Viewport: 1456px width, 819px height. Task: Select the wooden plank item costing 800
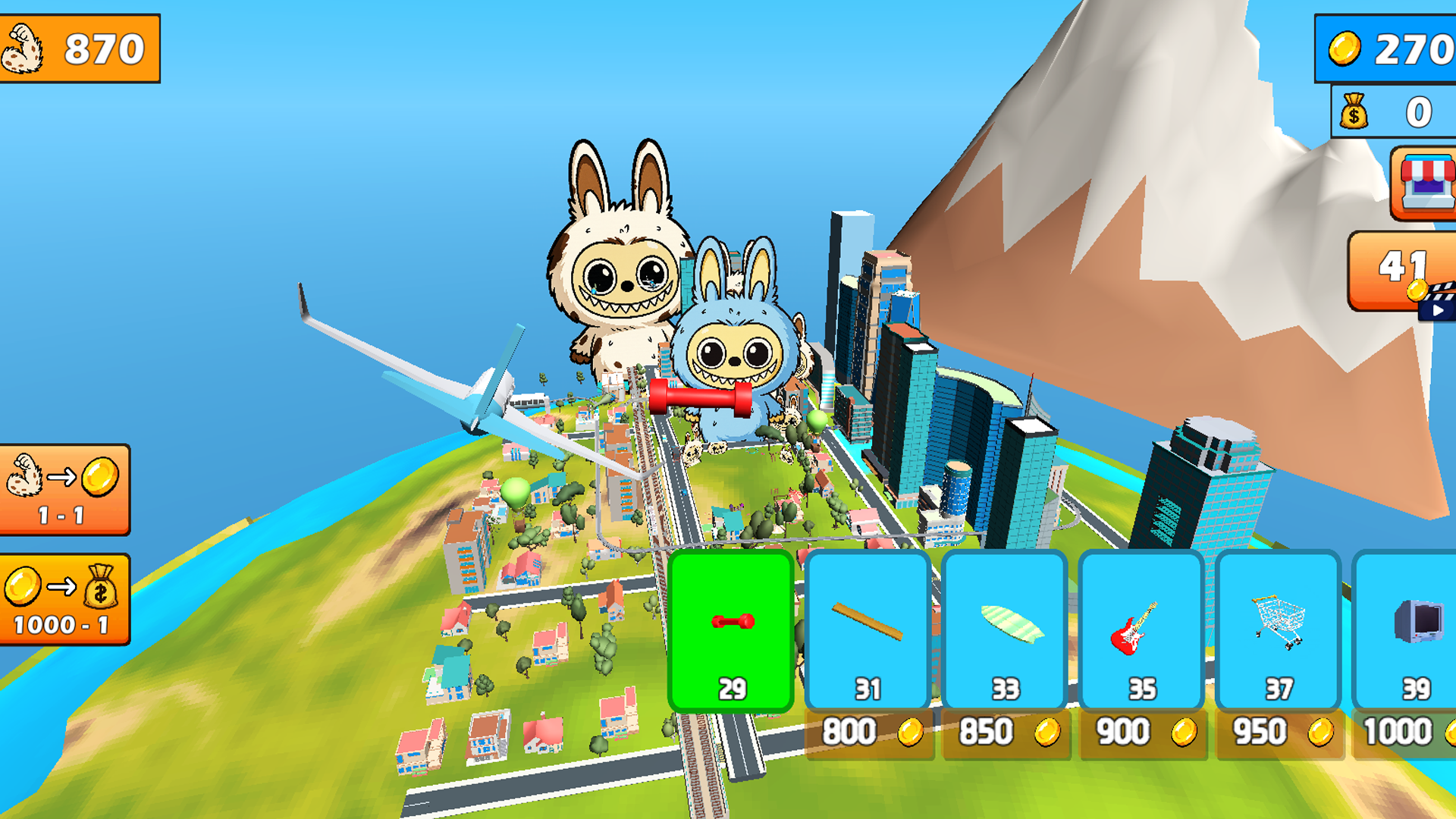pos(867,629)
